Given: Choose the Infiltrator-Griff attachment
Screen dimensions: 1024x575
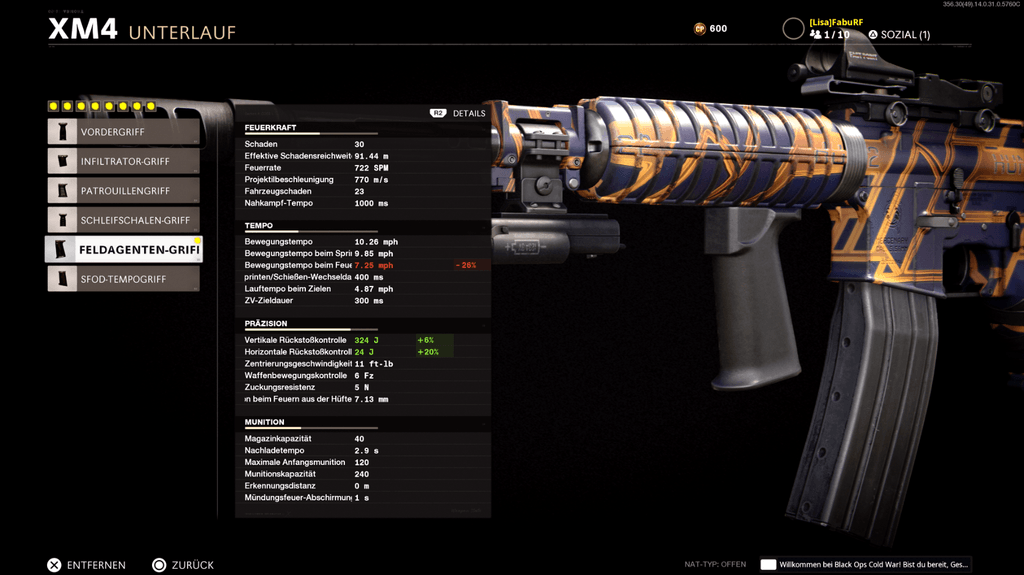Looking at the screenshot, I should pos(123,161).
